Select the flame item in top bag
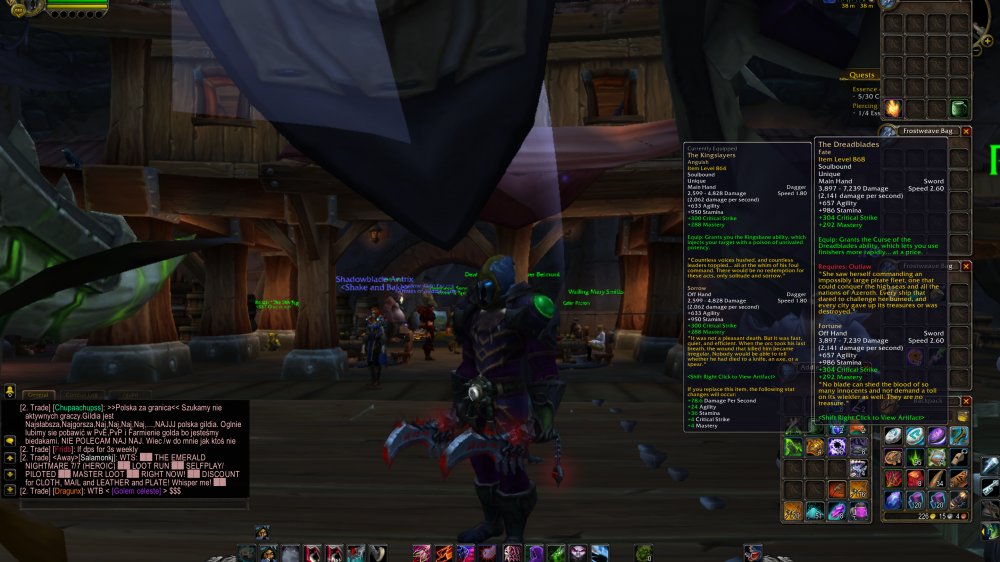The width and height of the screenshot is (1000, 562). [892, 108]
